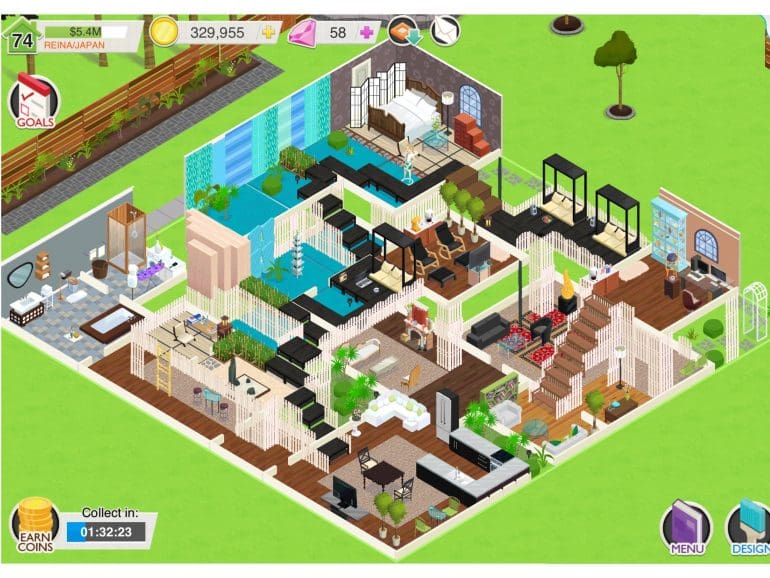Enter Design mode
This screenshot has width=770, height=578.
[x=747, y=528]
